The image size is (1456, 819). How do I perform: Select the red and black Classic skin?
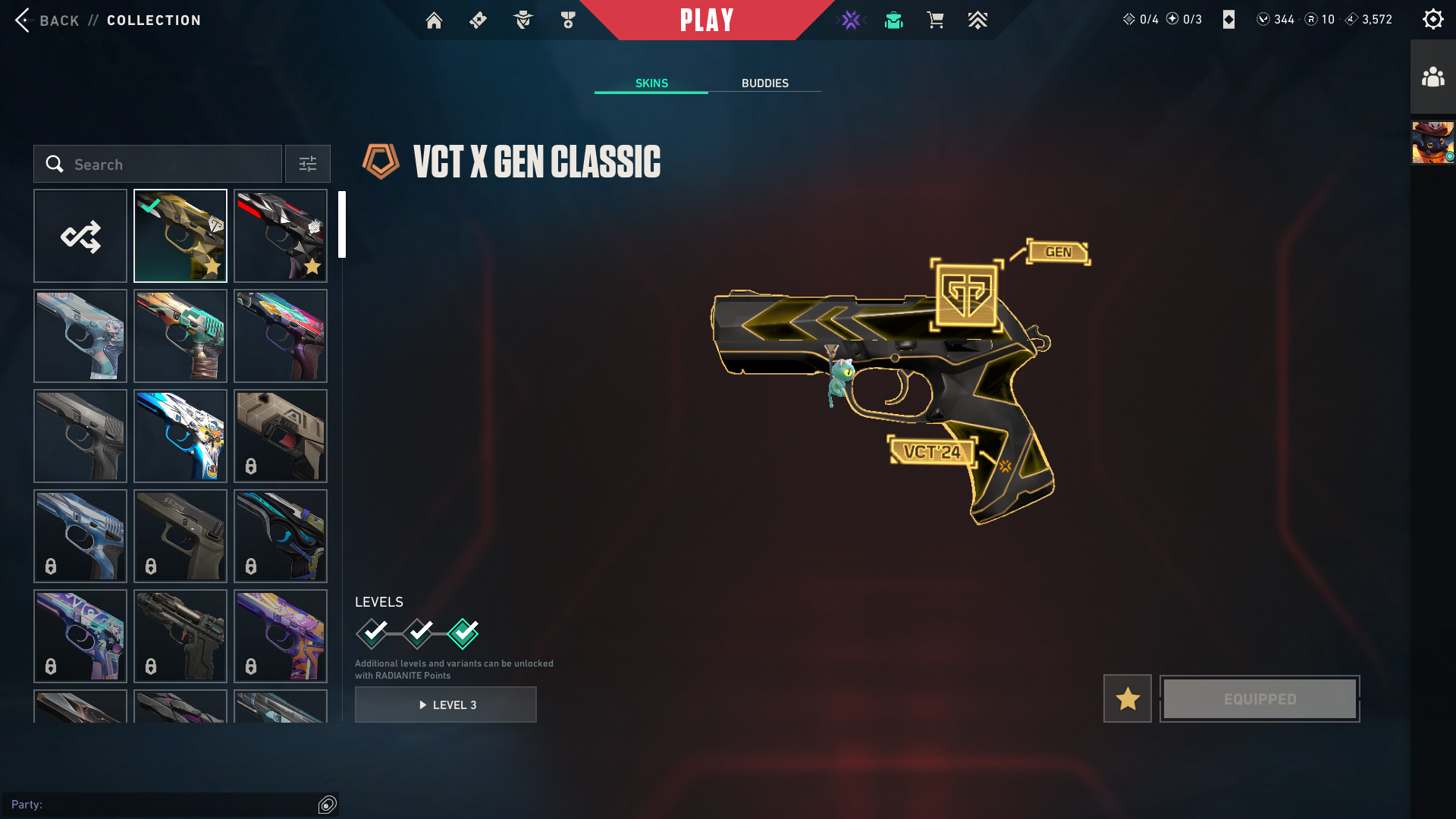pos(281,237)
